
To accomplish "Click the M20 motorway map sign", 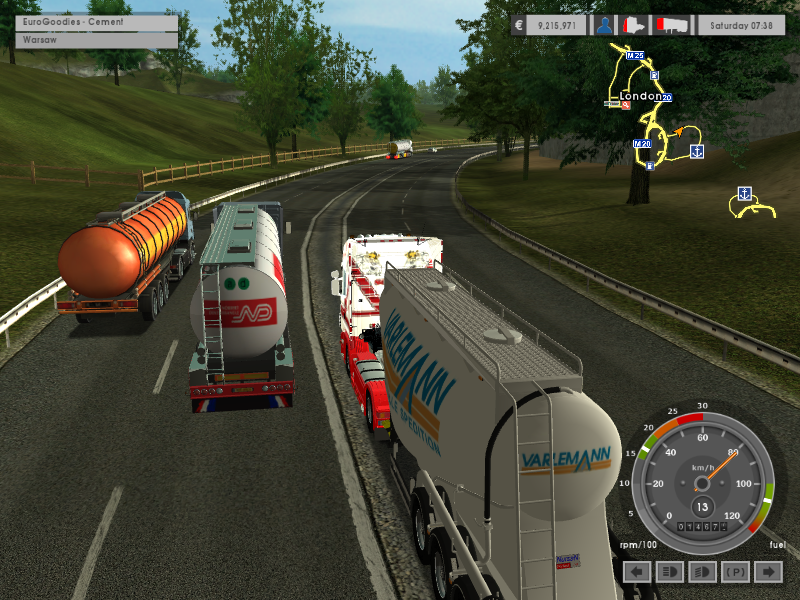I will pos(643,144).
